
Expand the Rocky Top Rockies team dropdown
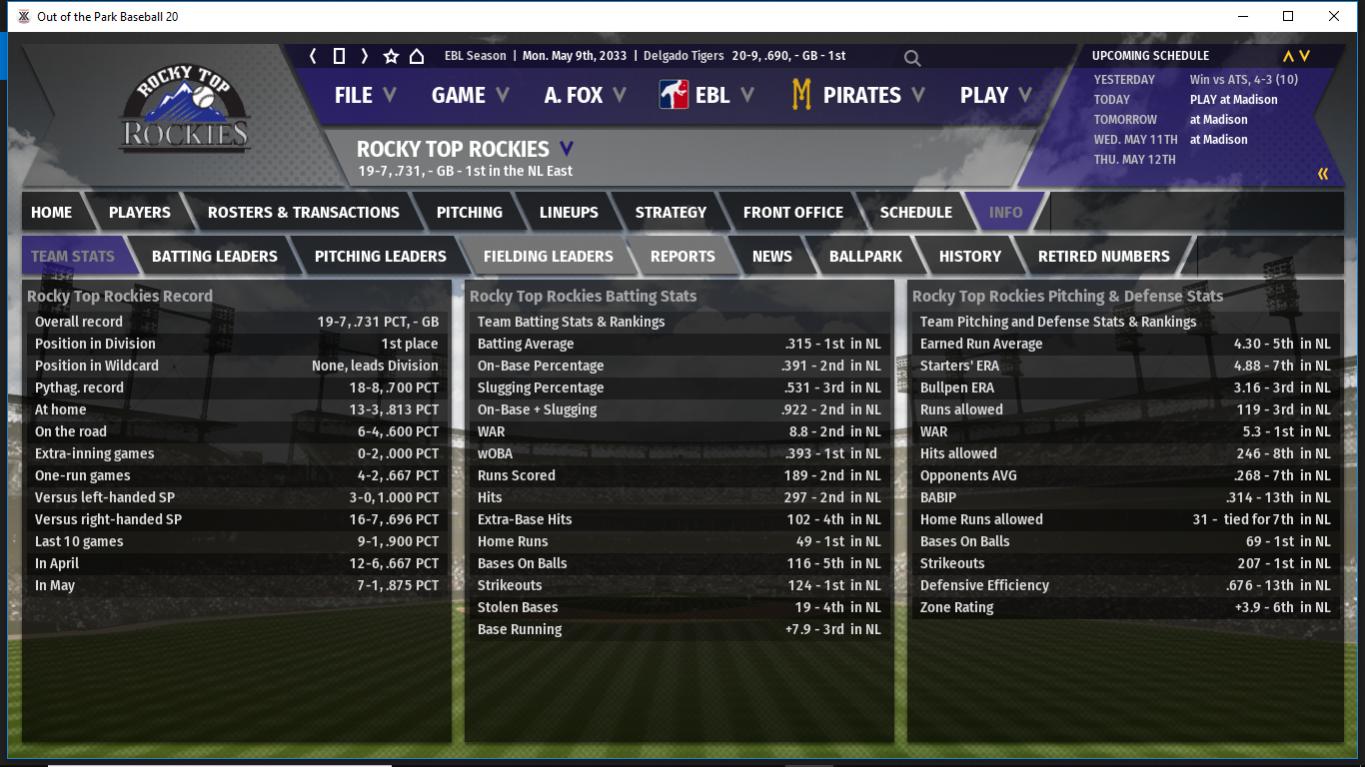pos(566,149)
